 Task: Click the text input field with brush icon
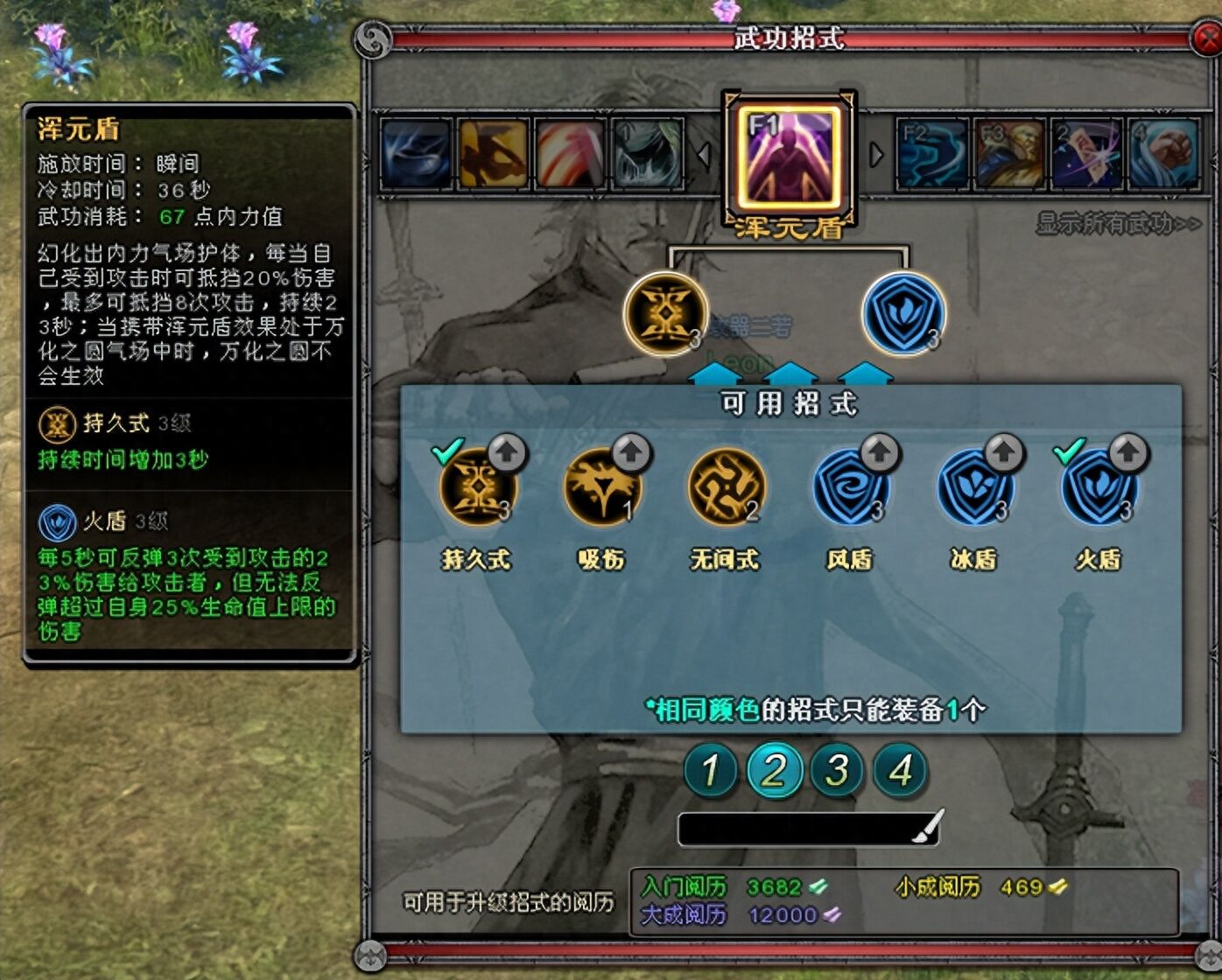coord(805,826)
